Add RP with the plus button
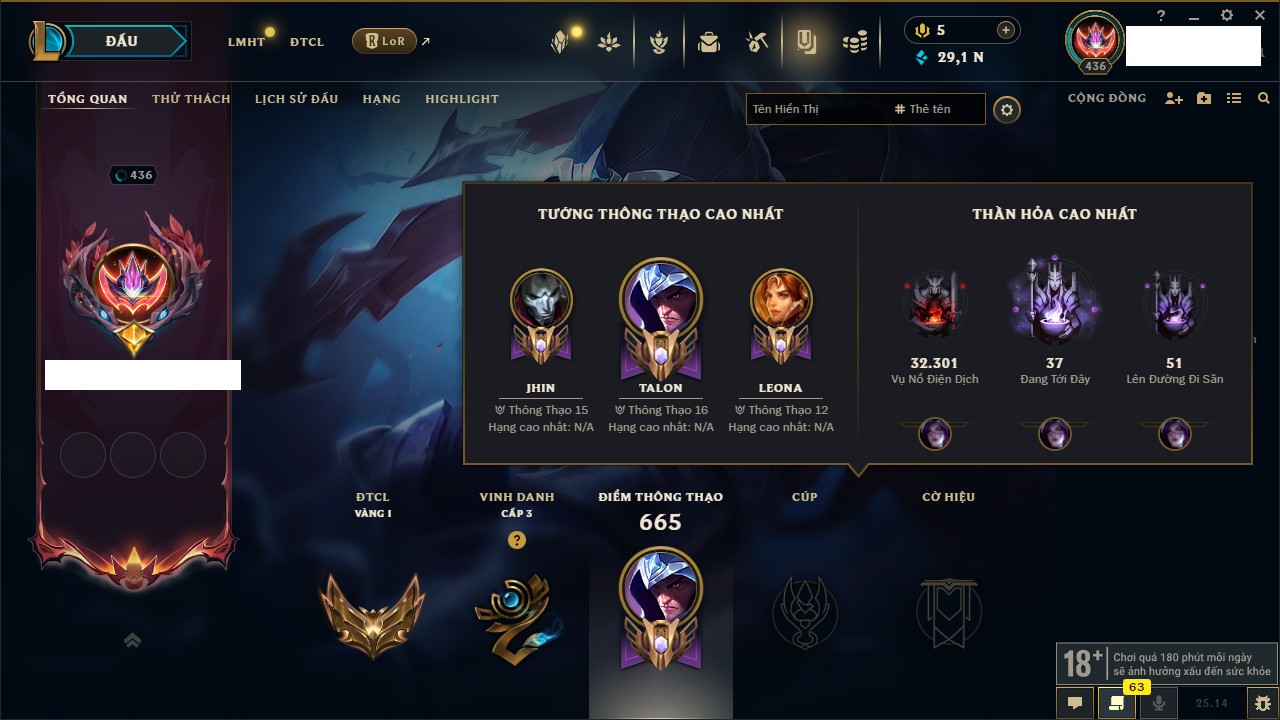The width and height of the screenshot is (1280, 720). 1005,30
